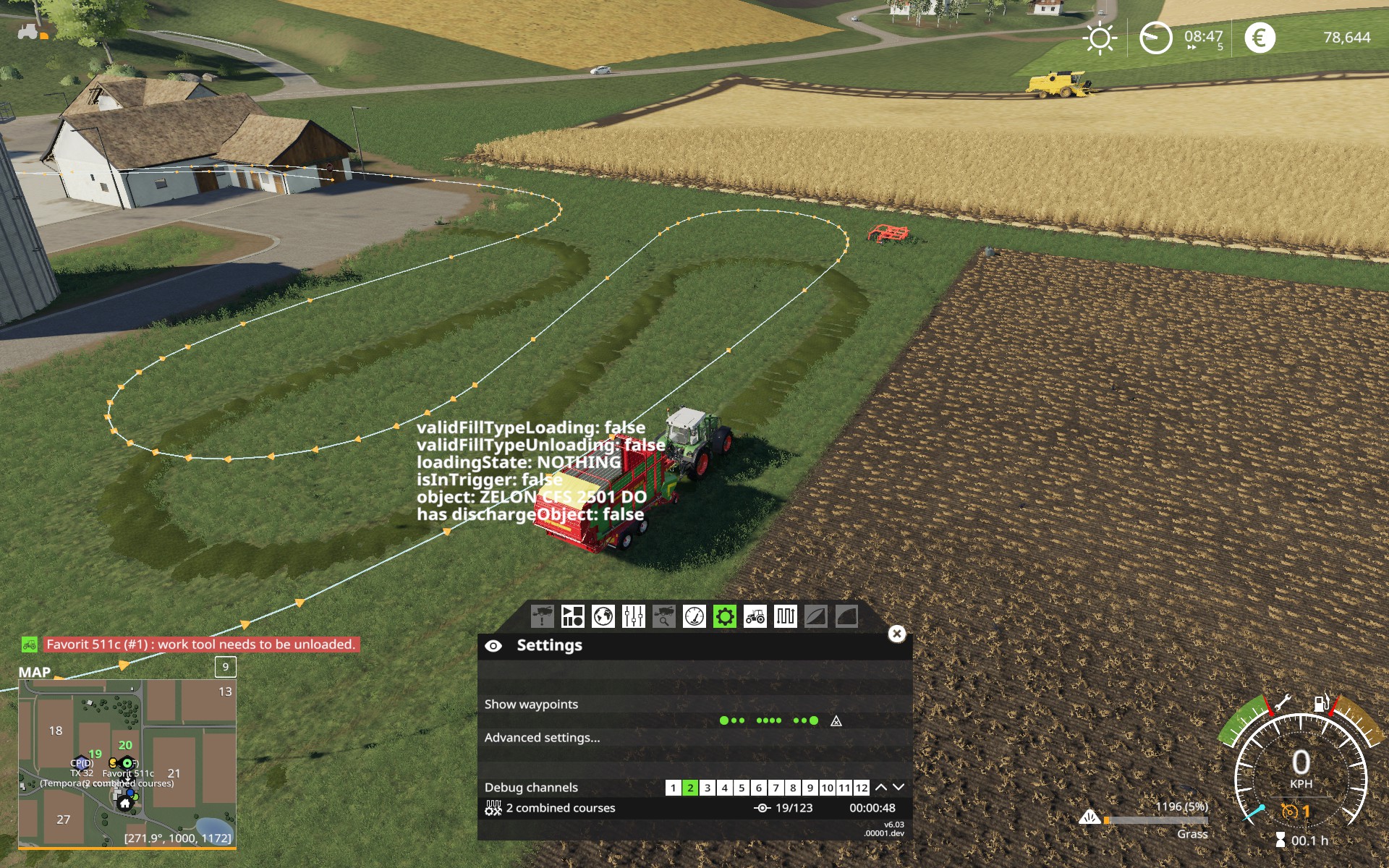This screenshot has width=1389, height=868.
Task: Switch to the gear Settings tab
Action: tap(724, 617)
